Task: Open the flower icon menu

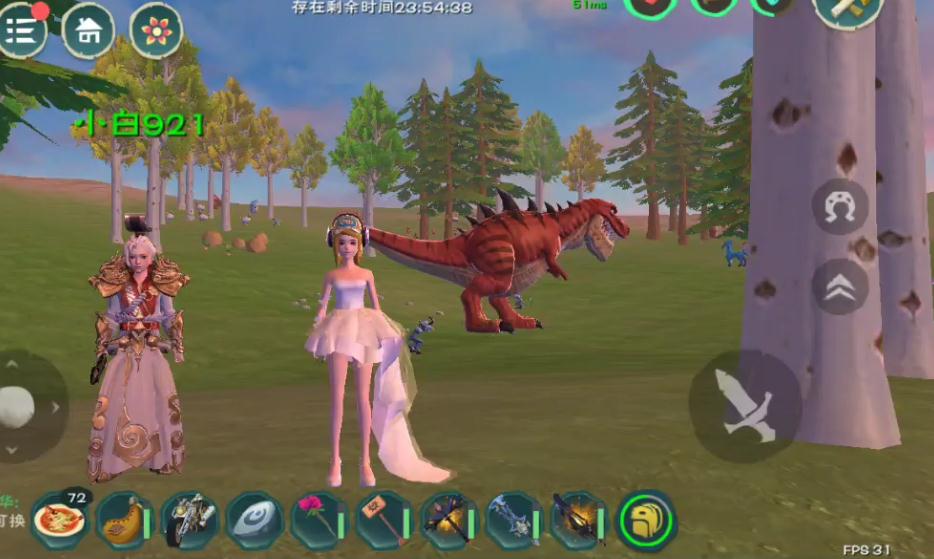Action: 156,31
